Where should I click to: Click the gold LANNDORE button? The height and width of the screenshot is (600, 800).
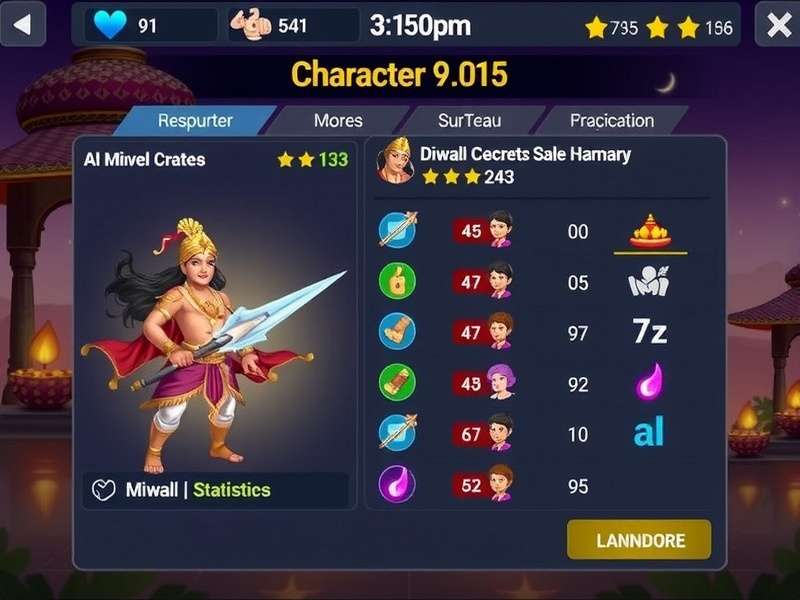[x=640, y=540]
